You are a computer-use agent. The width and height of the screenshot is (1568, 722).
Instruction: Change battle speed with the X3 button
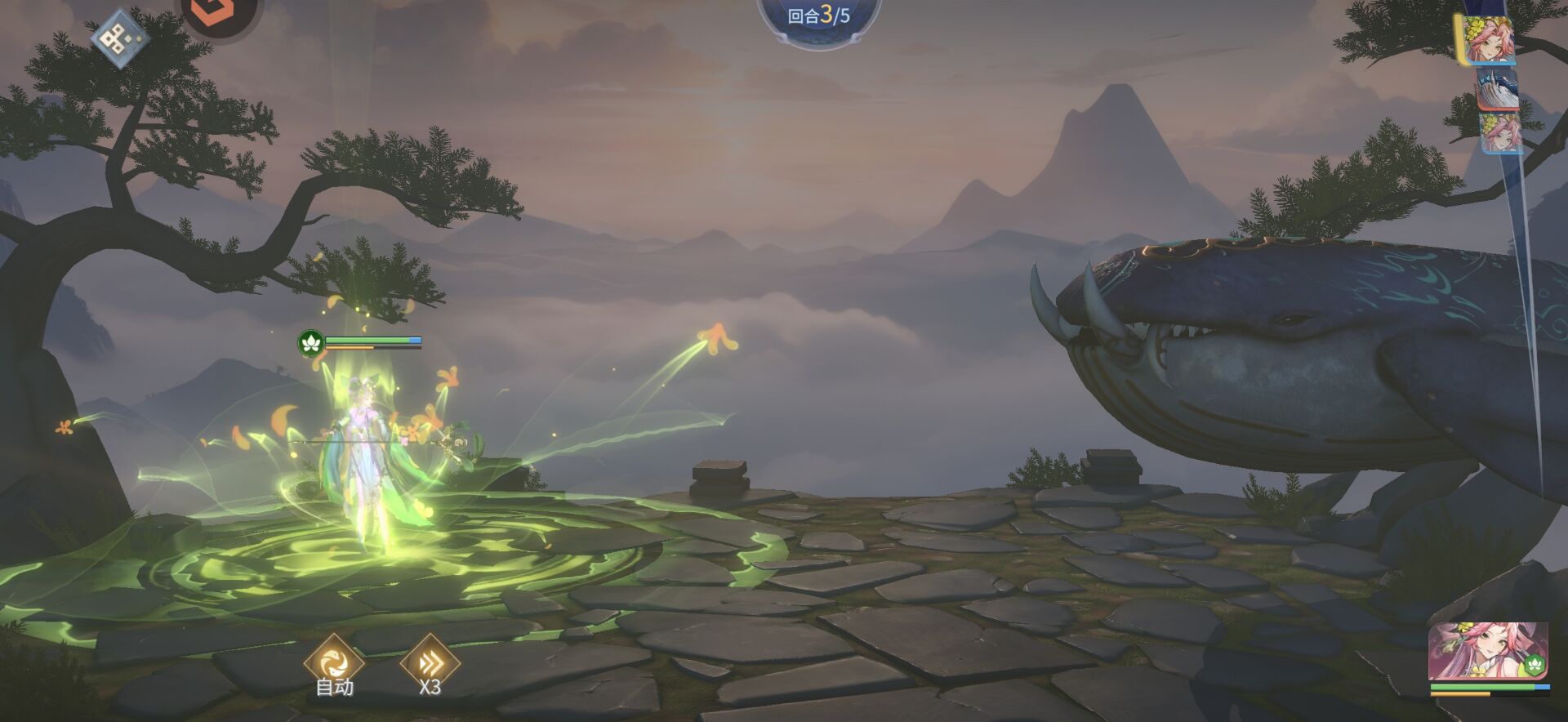[x=430, y=662]
